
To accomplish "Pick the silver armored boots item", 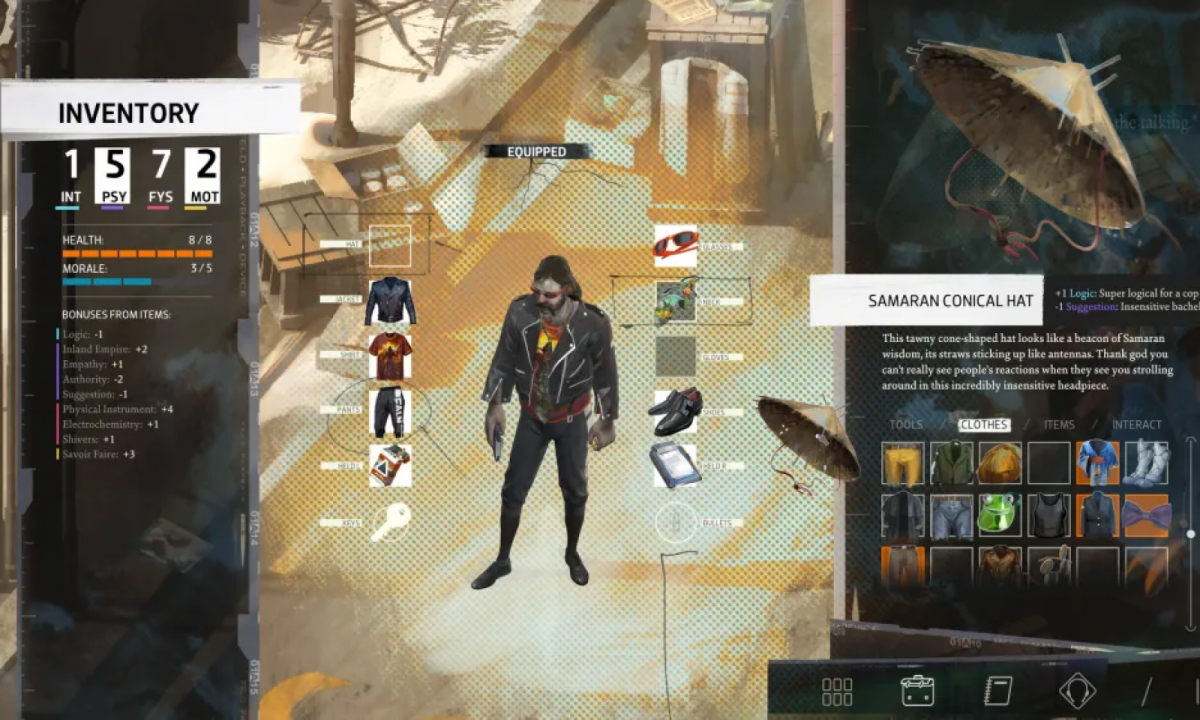I will click(x=1146, y=464).
